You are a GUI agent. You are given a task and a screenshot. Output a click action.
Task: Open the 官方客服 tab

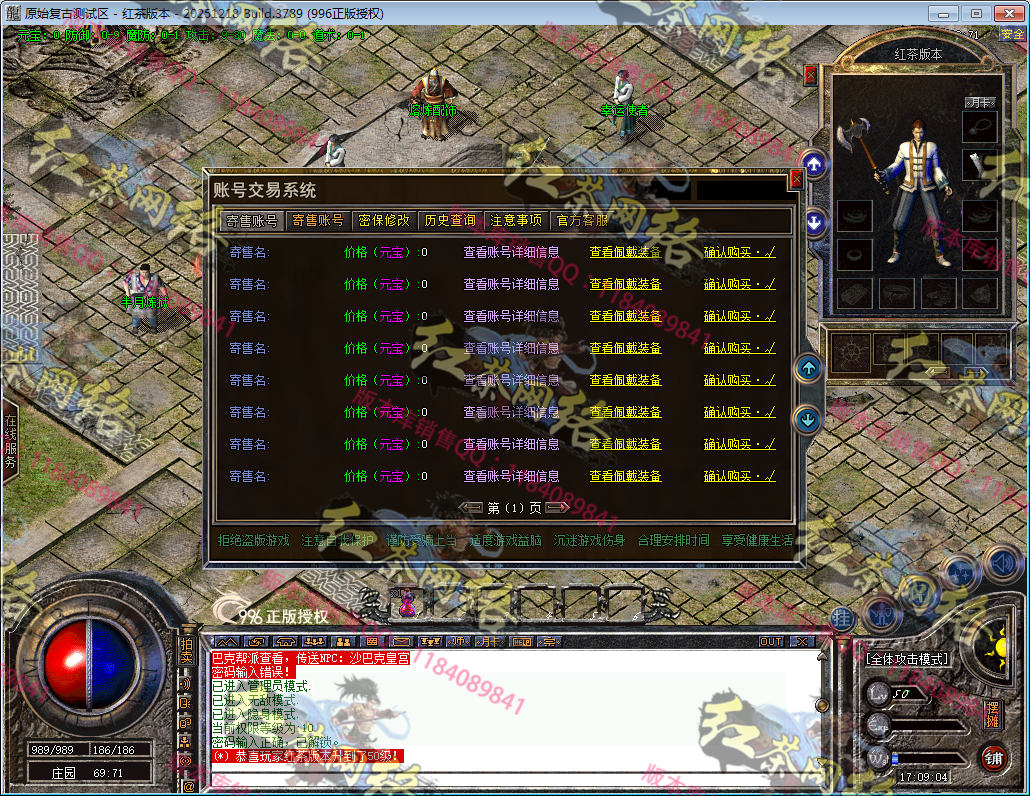(x=582, y=220)
